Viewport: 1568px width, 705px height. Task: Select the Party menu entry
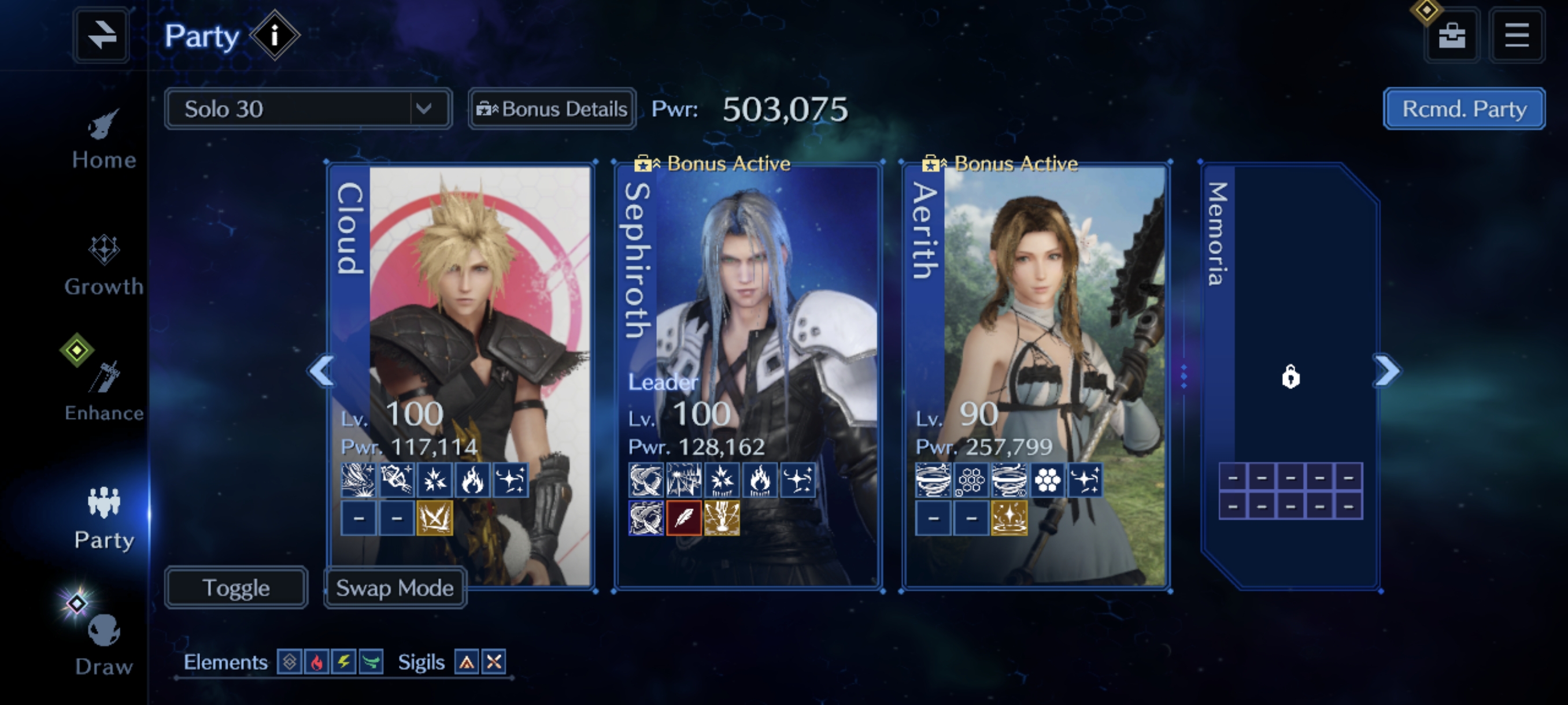[103, 518]
